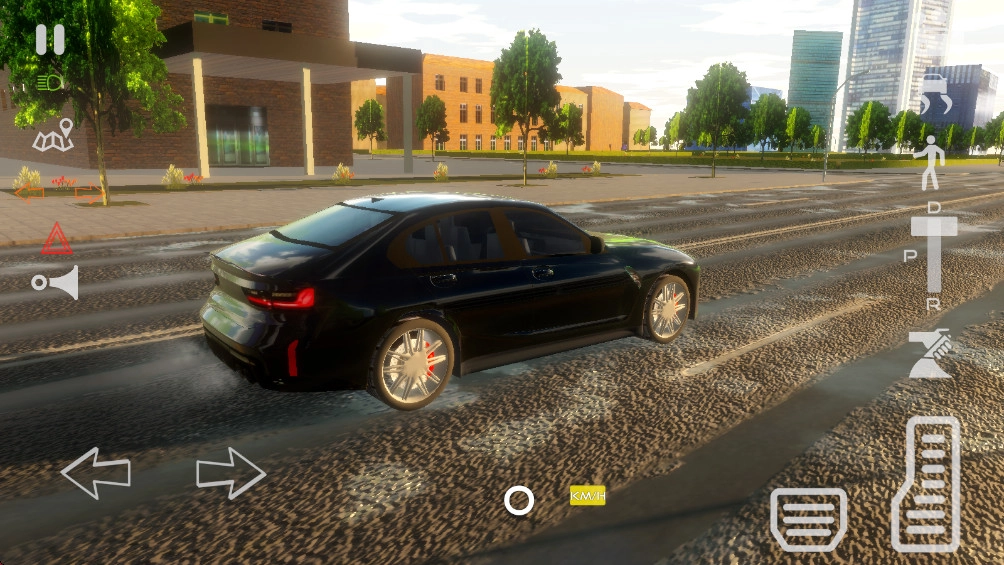Steer left with the left arrow
This screenshot has width=1004, height=565.
(96, 473)
